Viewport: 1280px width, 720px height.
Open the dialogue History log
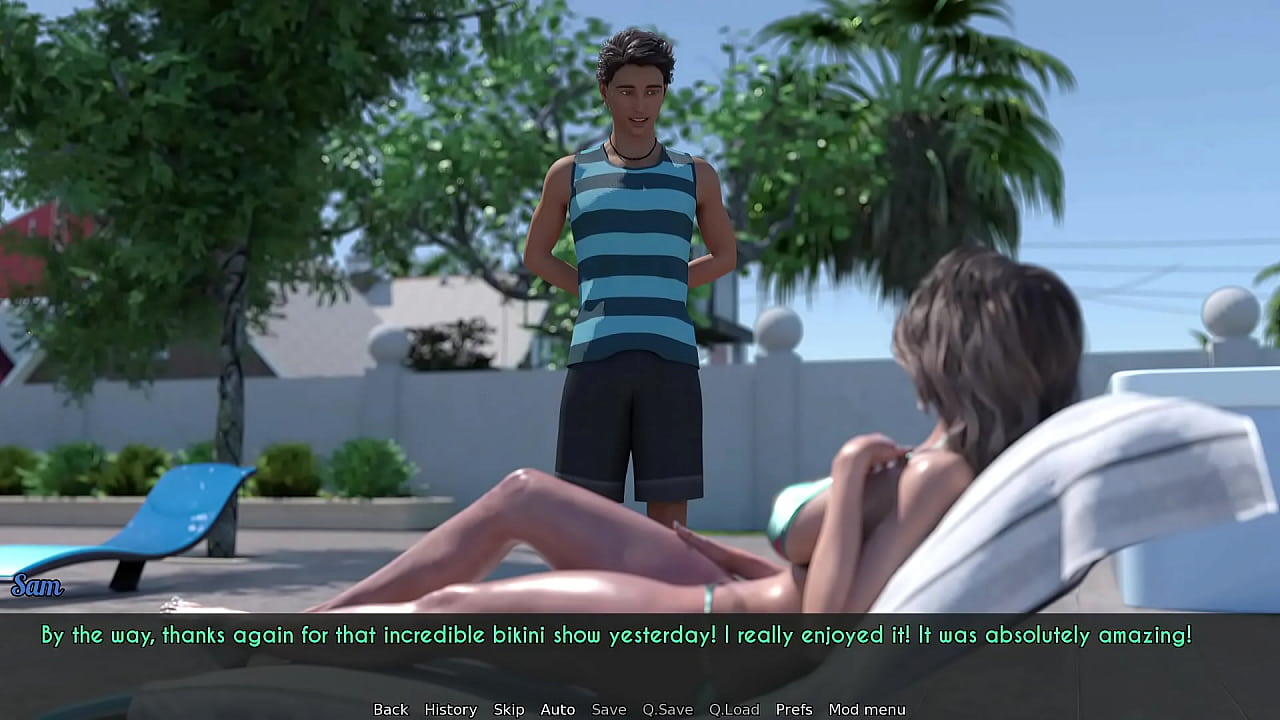pyautogui.click(x=450, y=709)
